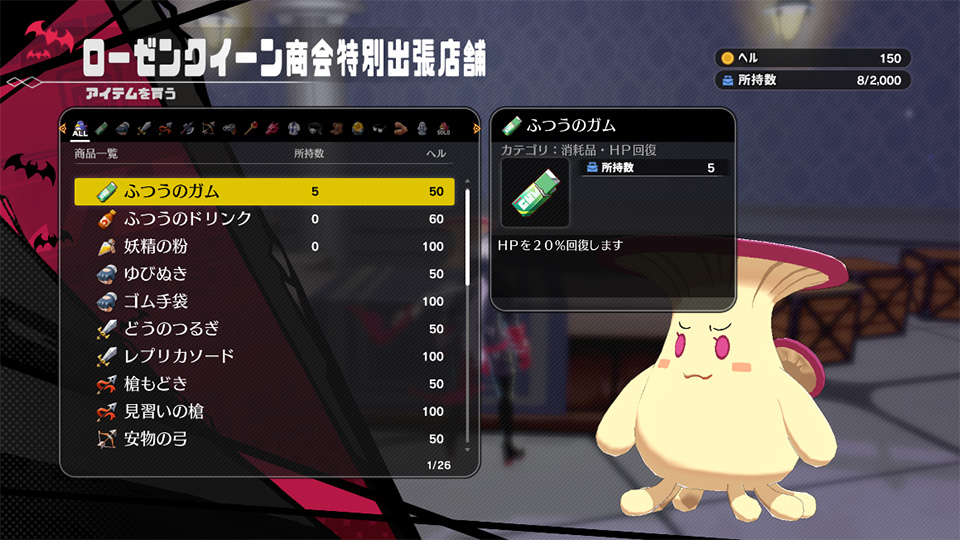Select the 妖精の粉 item
The image size is (960, 540).
point(264,246)
